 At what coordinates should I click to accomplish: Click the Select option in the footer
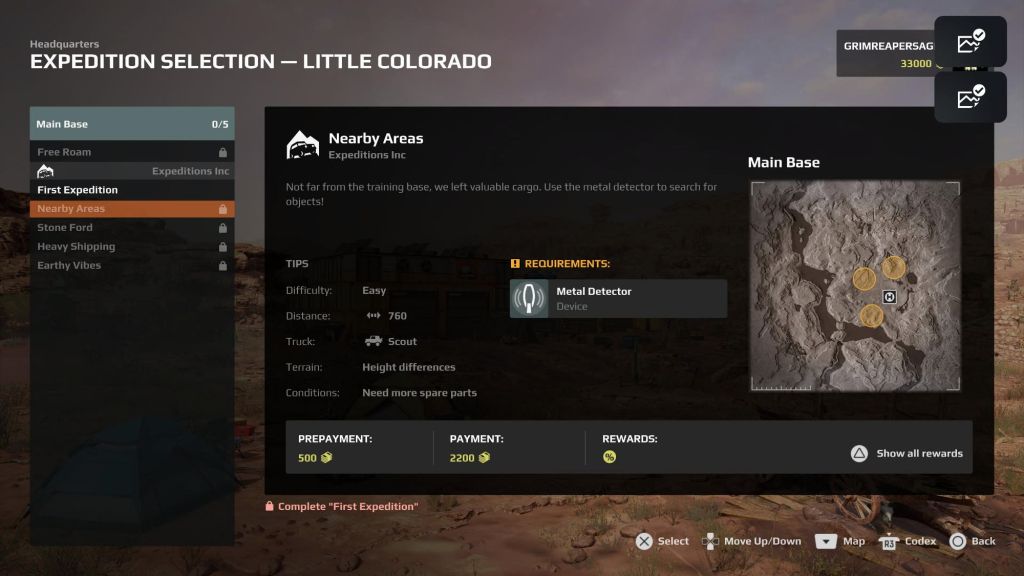[x=663, y=541]
